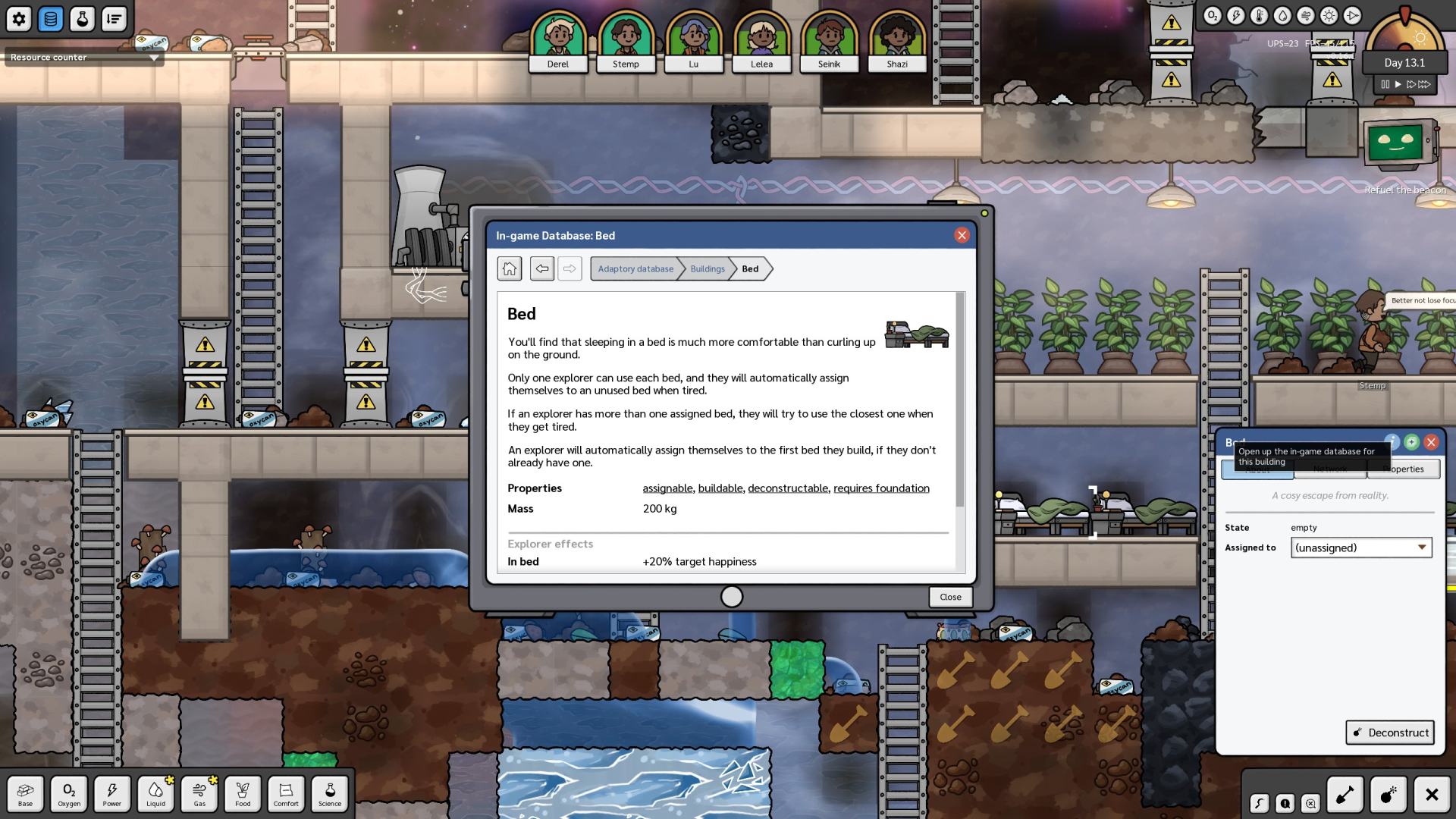Open the settings gear menu
This screenshot has height=819, width=1456.
[19, 19]
